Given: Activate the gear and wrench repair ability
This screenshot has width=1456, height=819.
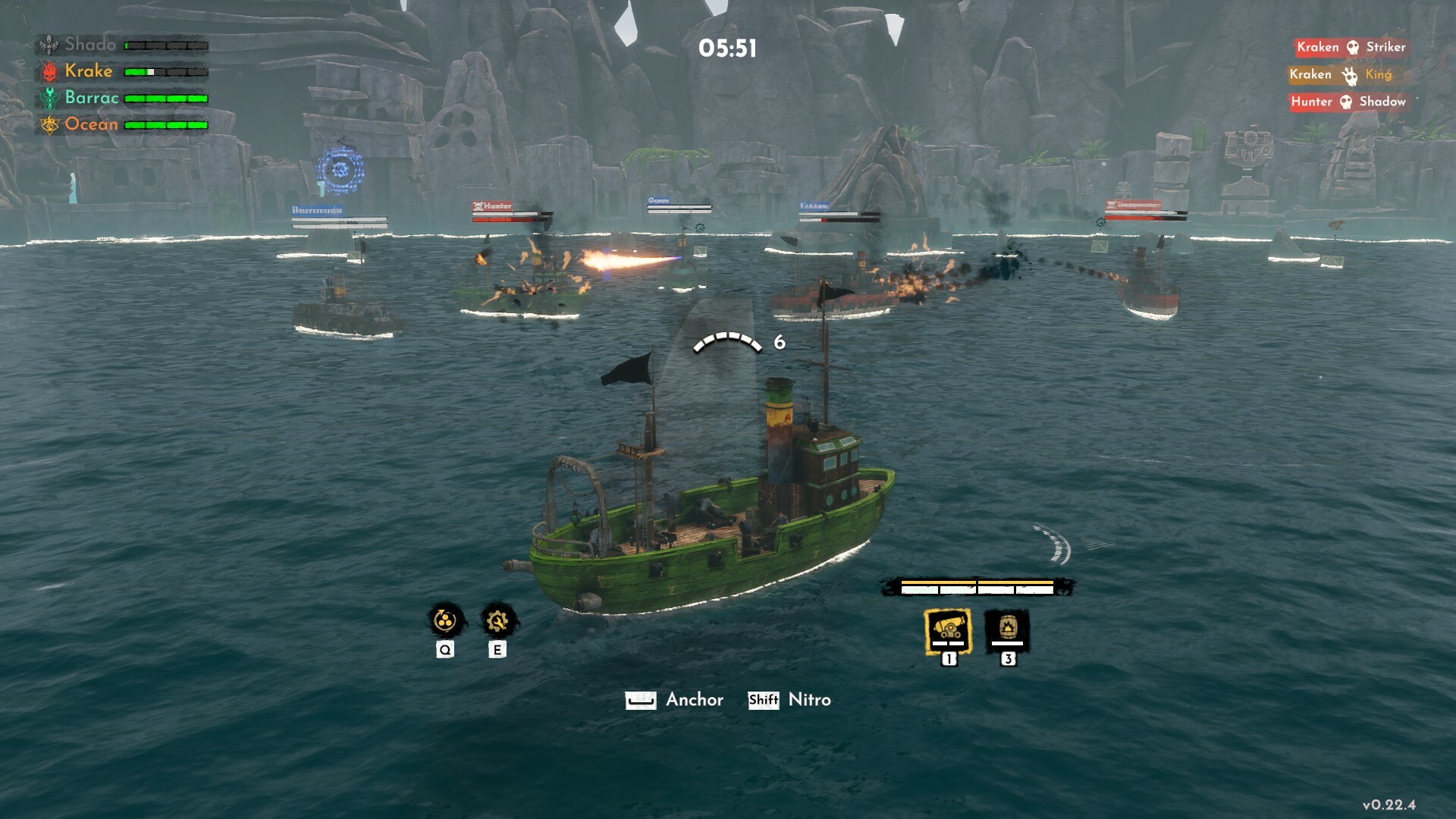Looking at the screenshot, I should (x=497, y=621).
